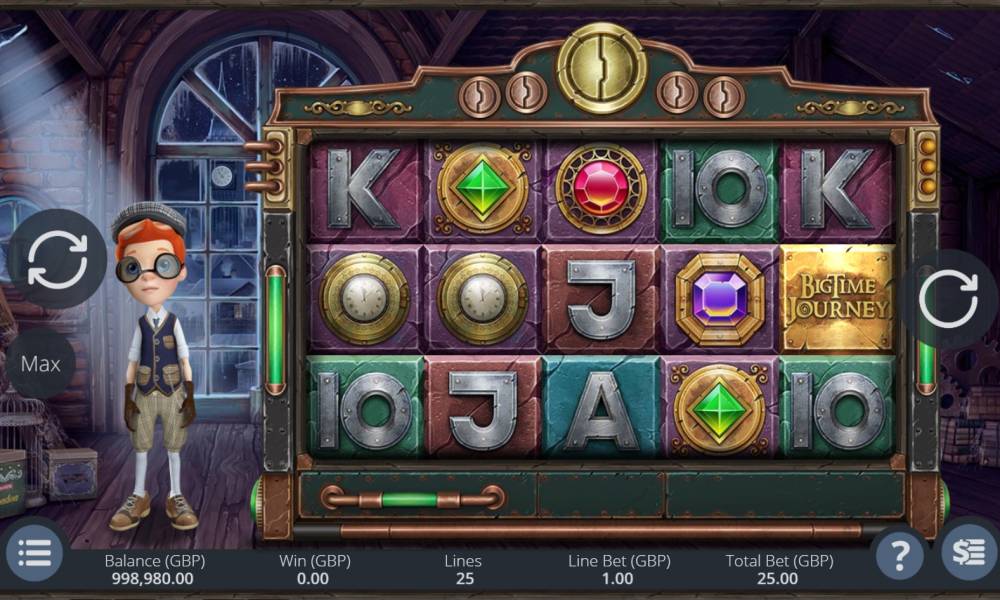Open the hamburger menu button

(x=35, y=553)
